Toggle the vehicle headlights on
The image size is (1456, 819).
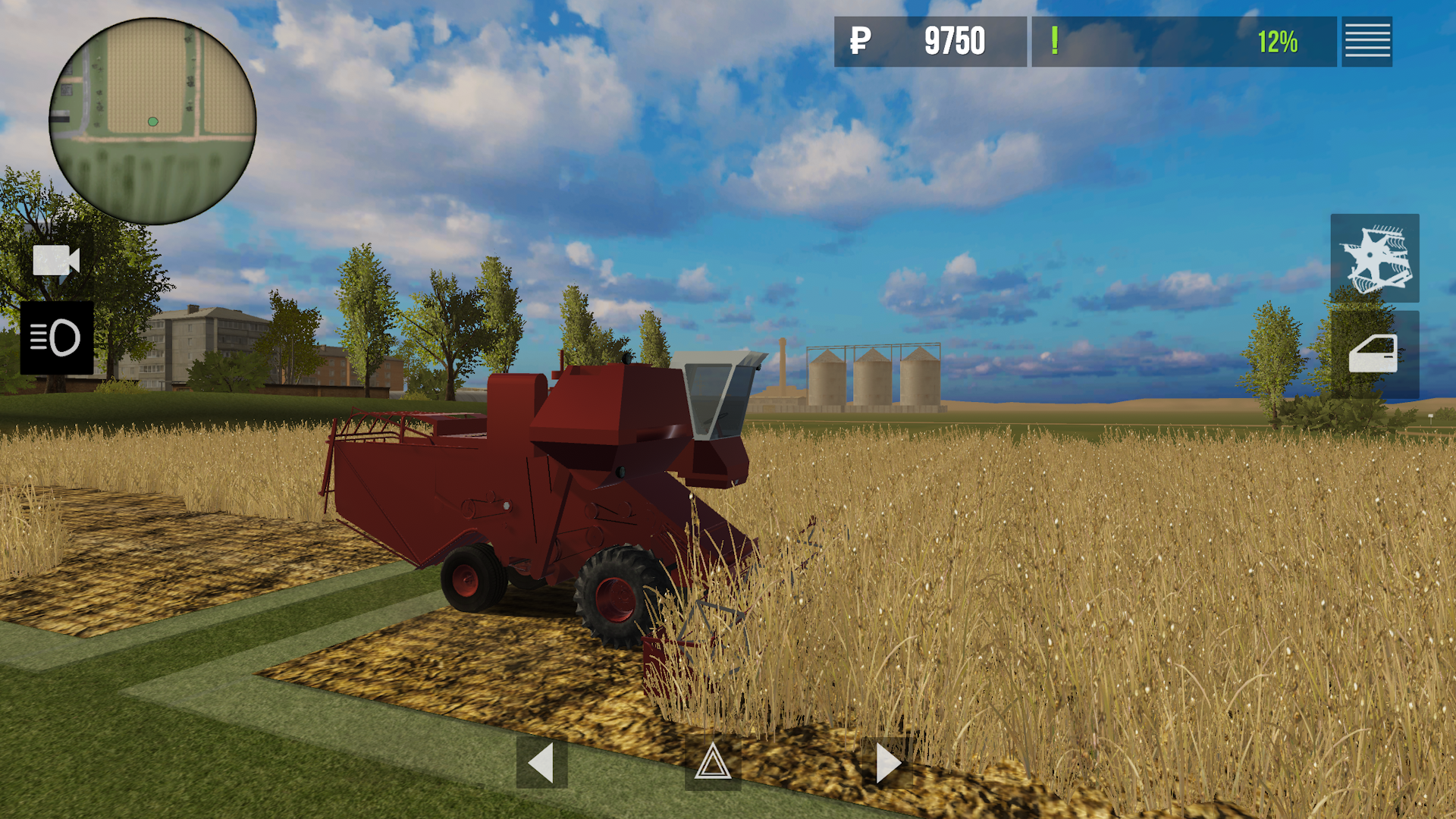57,338
